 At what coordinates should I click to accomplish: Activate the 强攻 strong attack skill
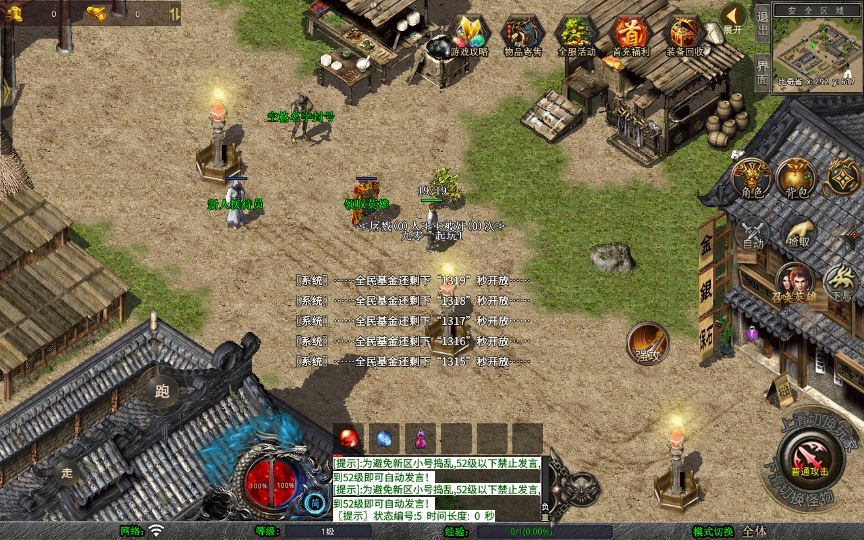coord(648,342)
